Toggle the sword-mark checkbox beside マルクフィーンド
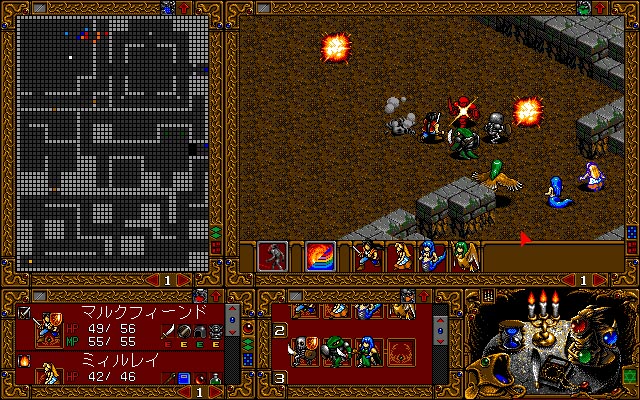This screenshot has height=400, width=640. pos(24,312)
